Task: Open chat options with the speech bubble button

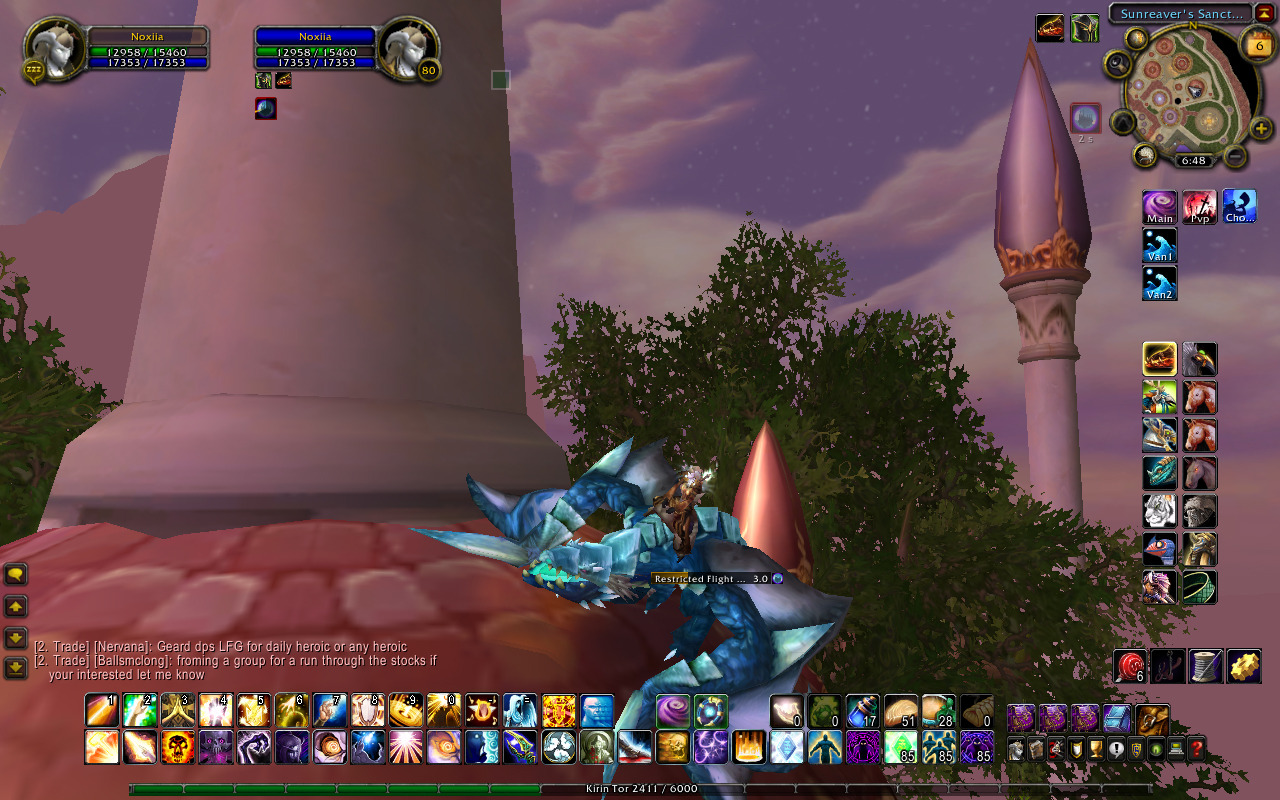Action: (16, 574)
